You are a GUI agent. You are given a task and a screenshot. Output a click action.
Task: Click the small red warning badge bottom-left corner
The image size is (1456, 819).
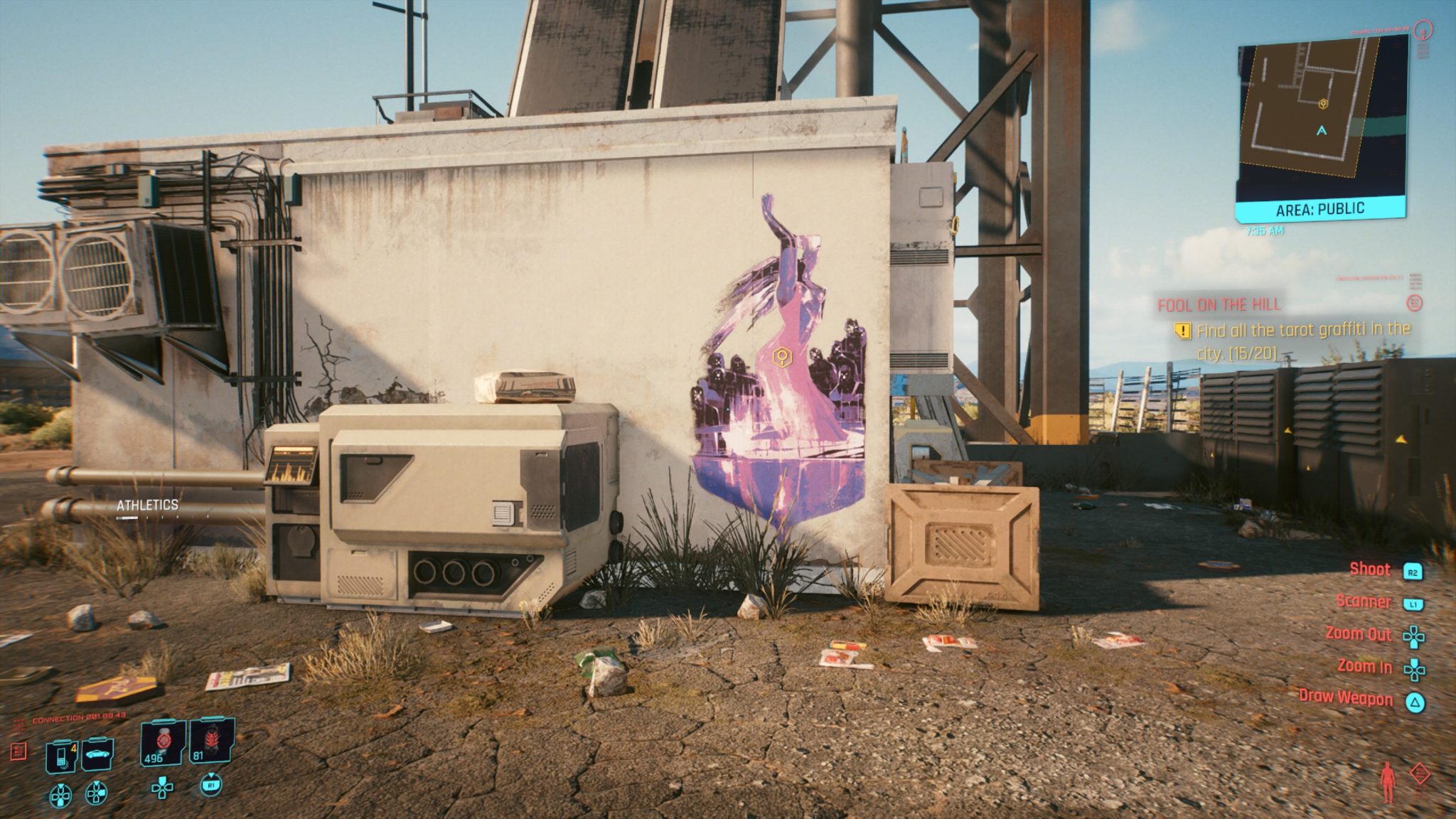[17, 751]
